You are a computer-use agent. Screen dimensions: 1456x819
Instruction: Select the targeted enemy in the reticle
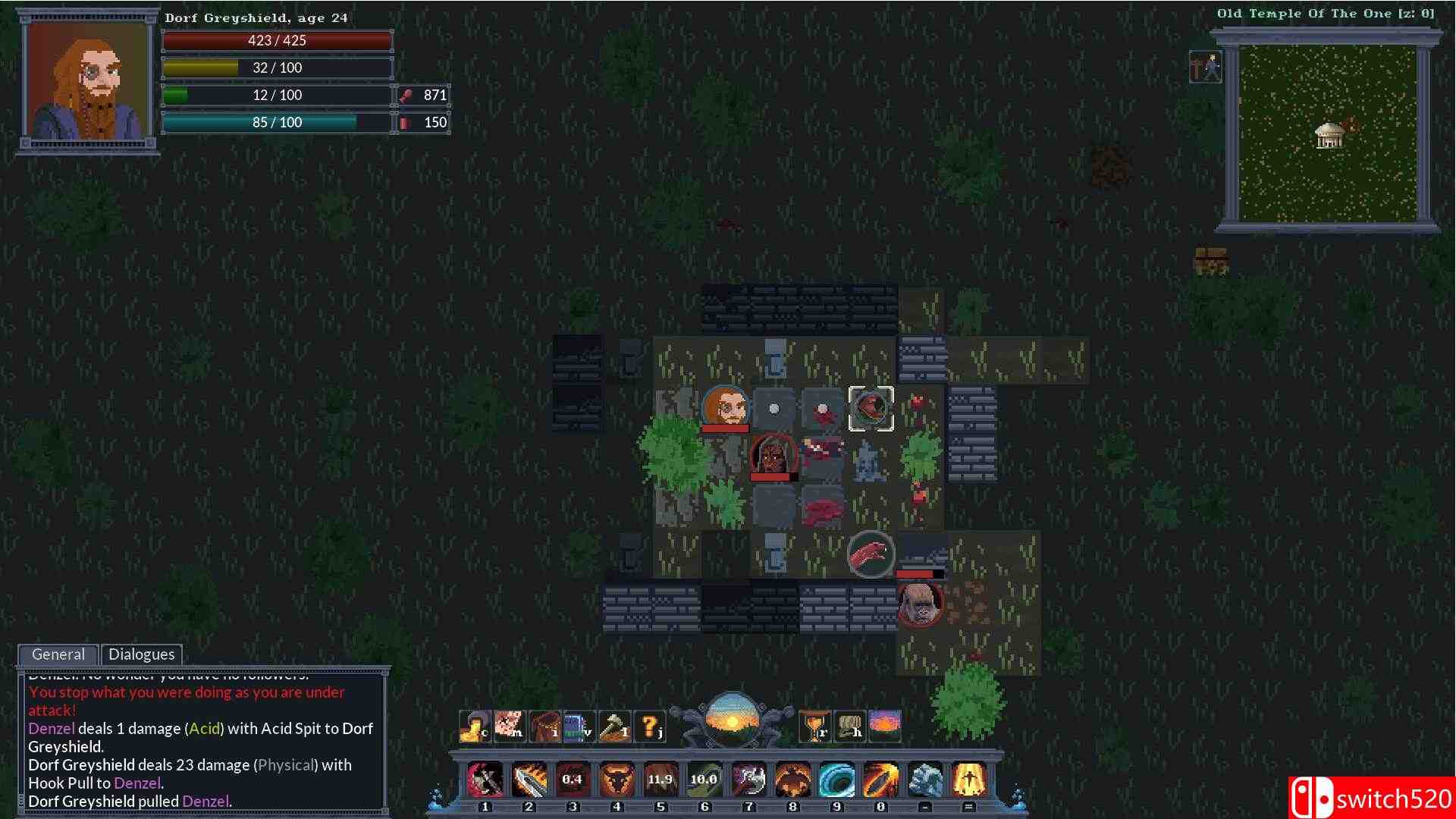tap(871, 409)
